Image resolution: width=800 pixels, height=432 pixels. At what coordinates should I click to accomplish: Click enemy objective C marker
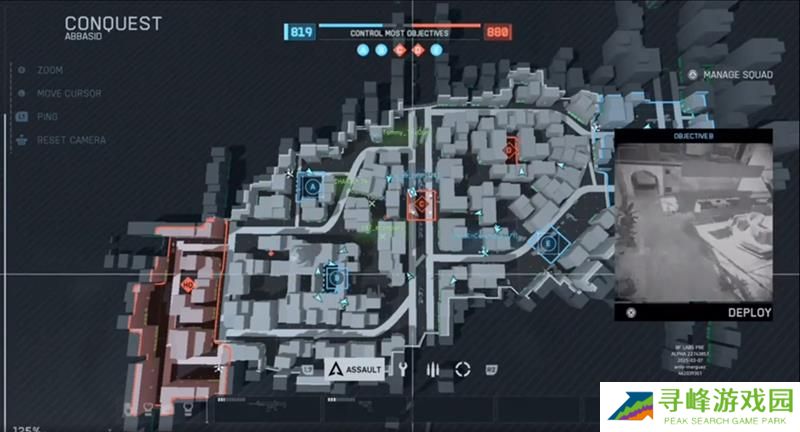[x=421, y=205]
